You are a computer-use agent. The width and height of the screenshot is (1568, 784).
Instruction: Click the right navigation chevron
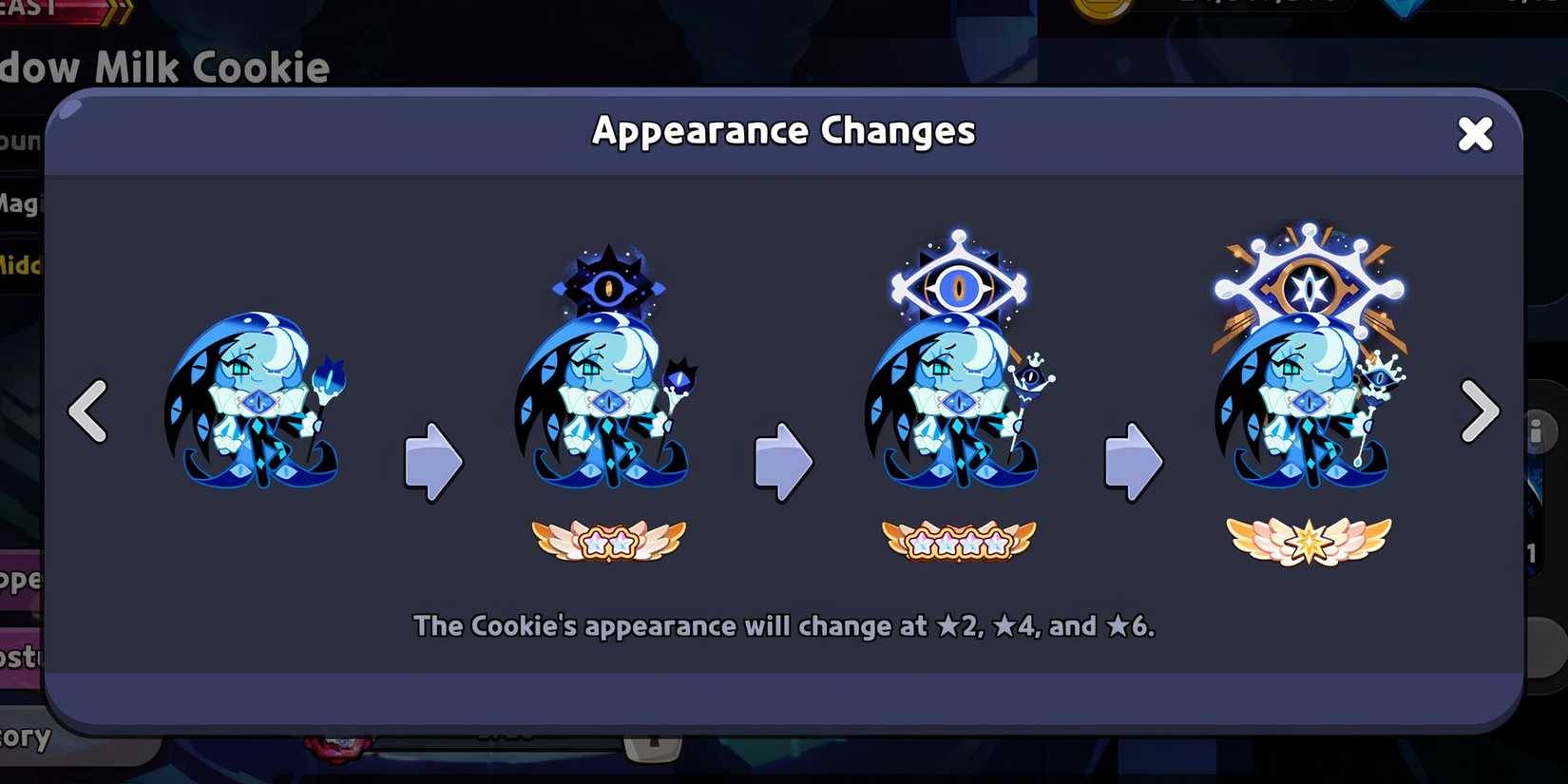point(1481,411)
